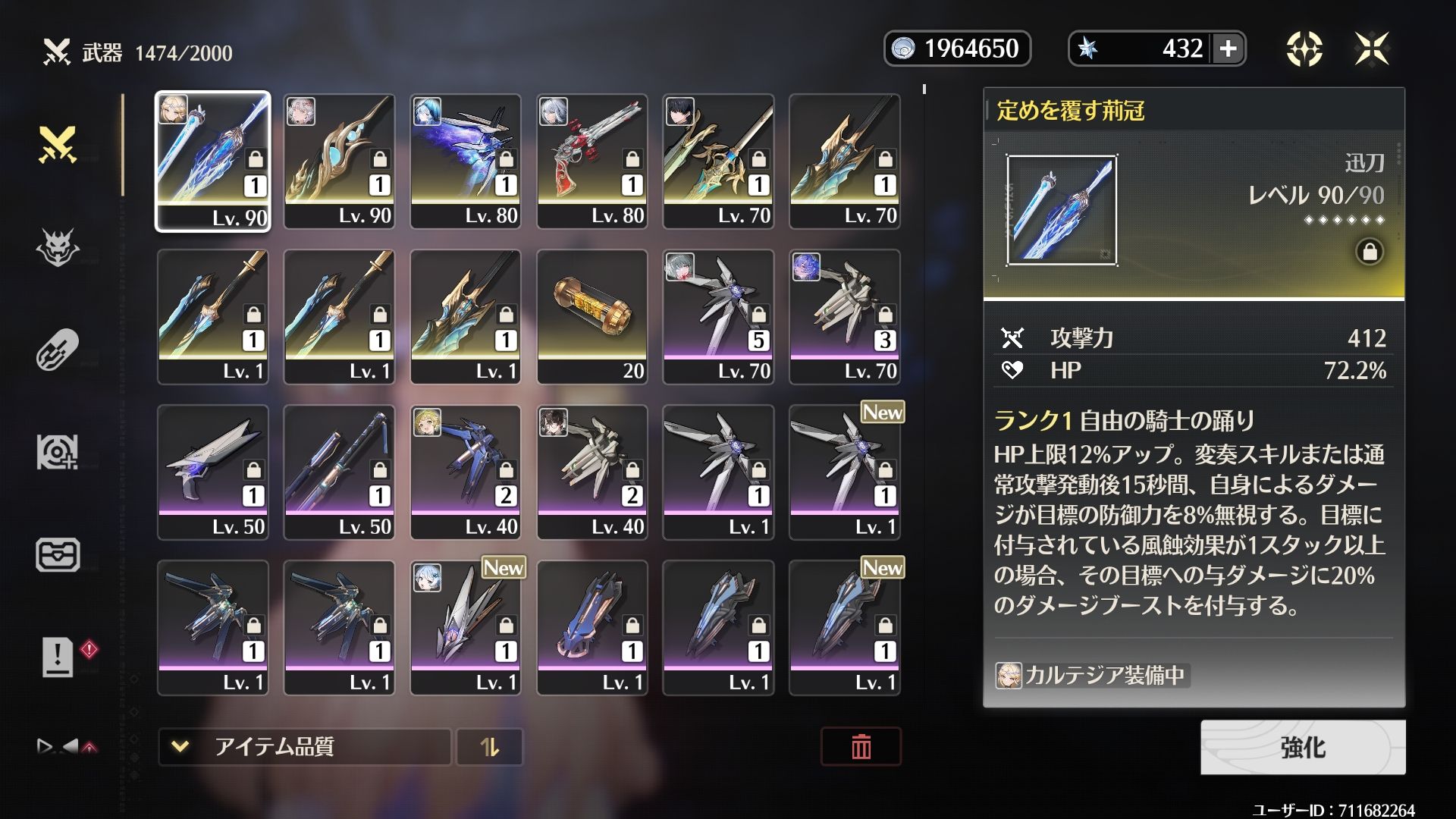Select the starry purple weapon Lv. 80

465,161
